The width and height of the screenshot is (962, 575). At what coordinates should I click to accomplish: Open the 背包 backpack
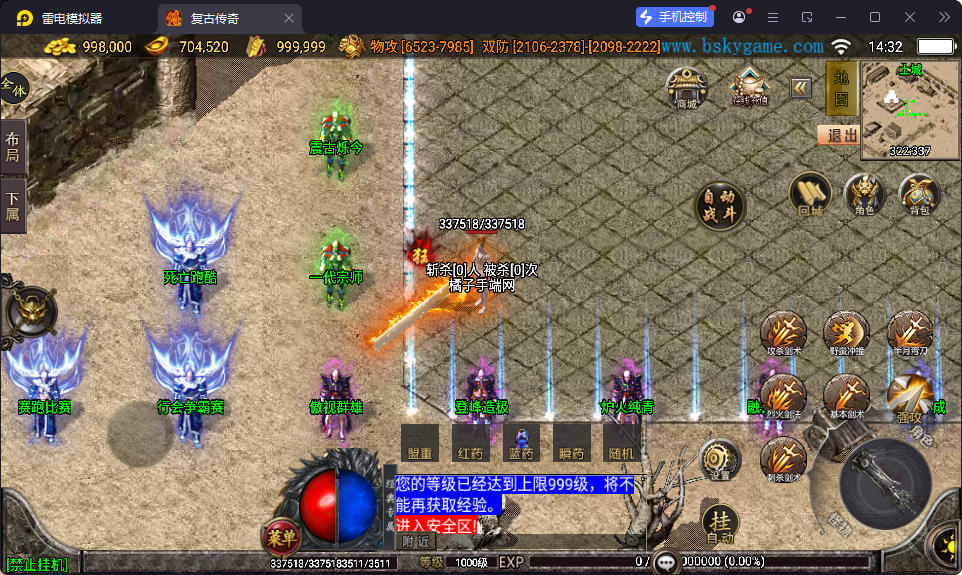point(919,194)
